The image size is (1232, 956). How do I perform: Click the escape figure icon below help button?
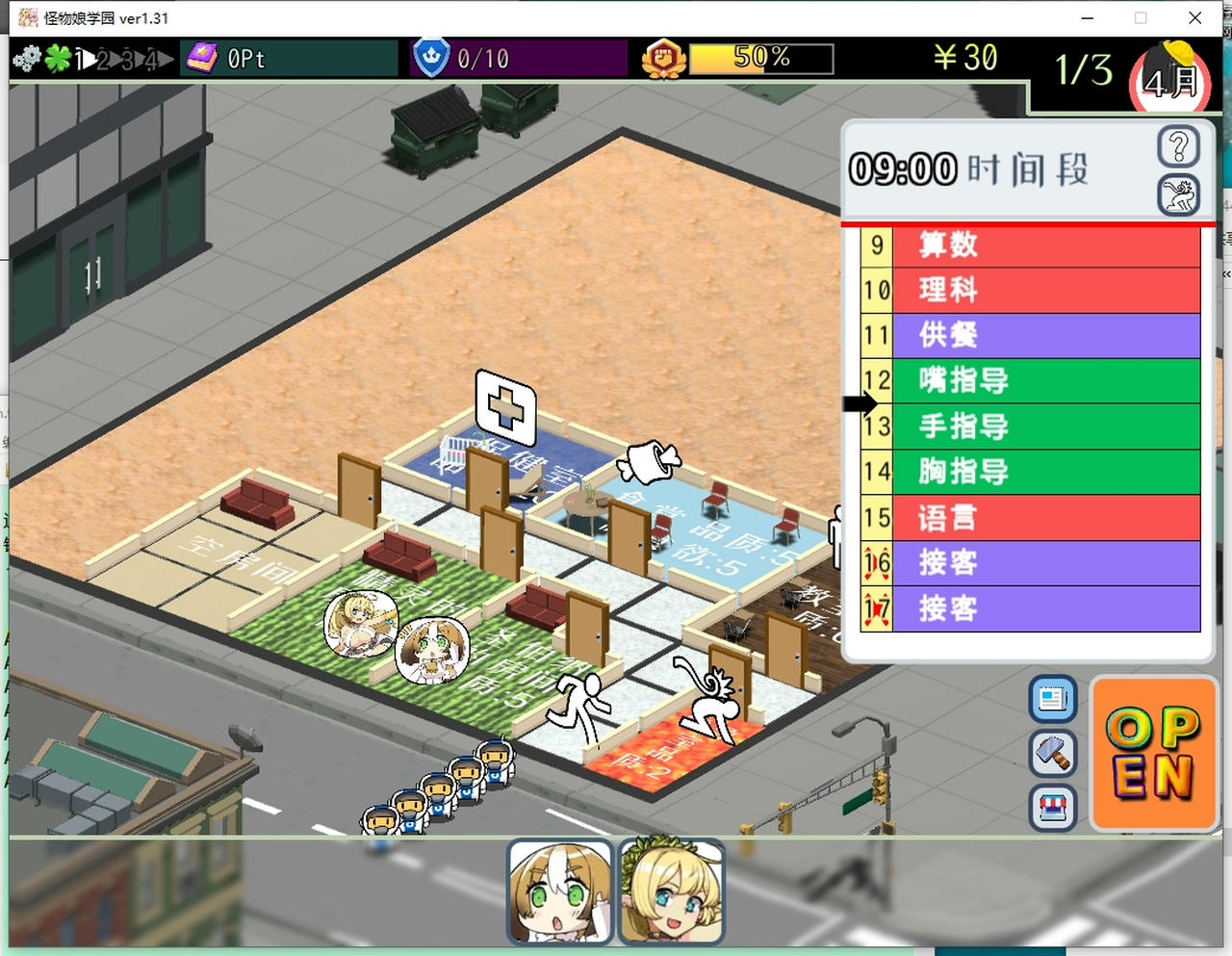[x=1178, y=194]
